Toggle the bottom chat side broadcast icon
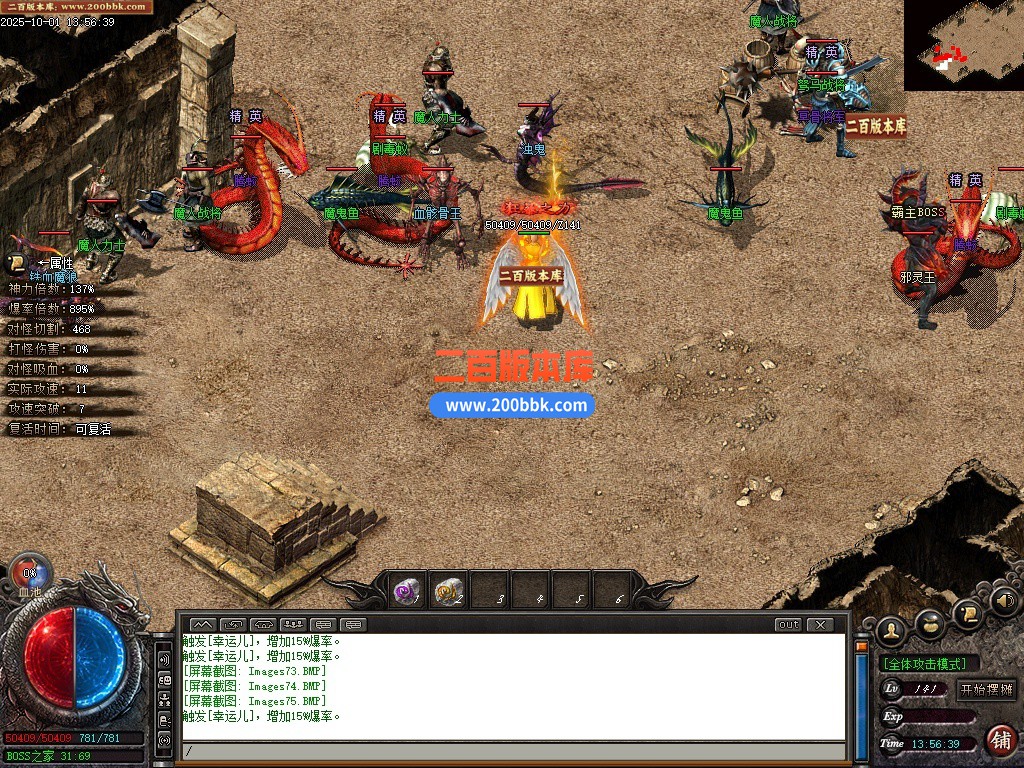This screenshot has height=768, width=1024. coord(164,741)
